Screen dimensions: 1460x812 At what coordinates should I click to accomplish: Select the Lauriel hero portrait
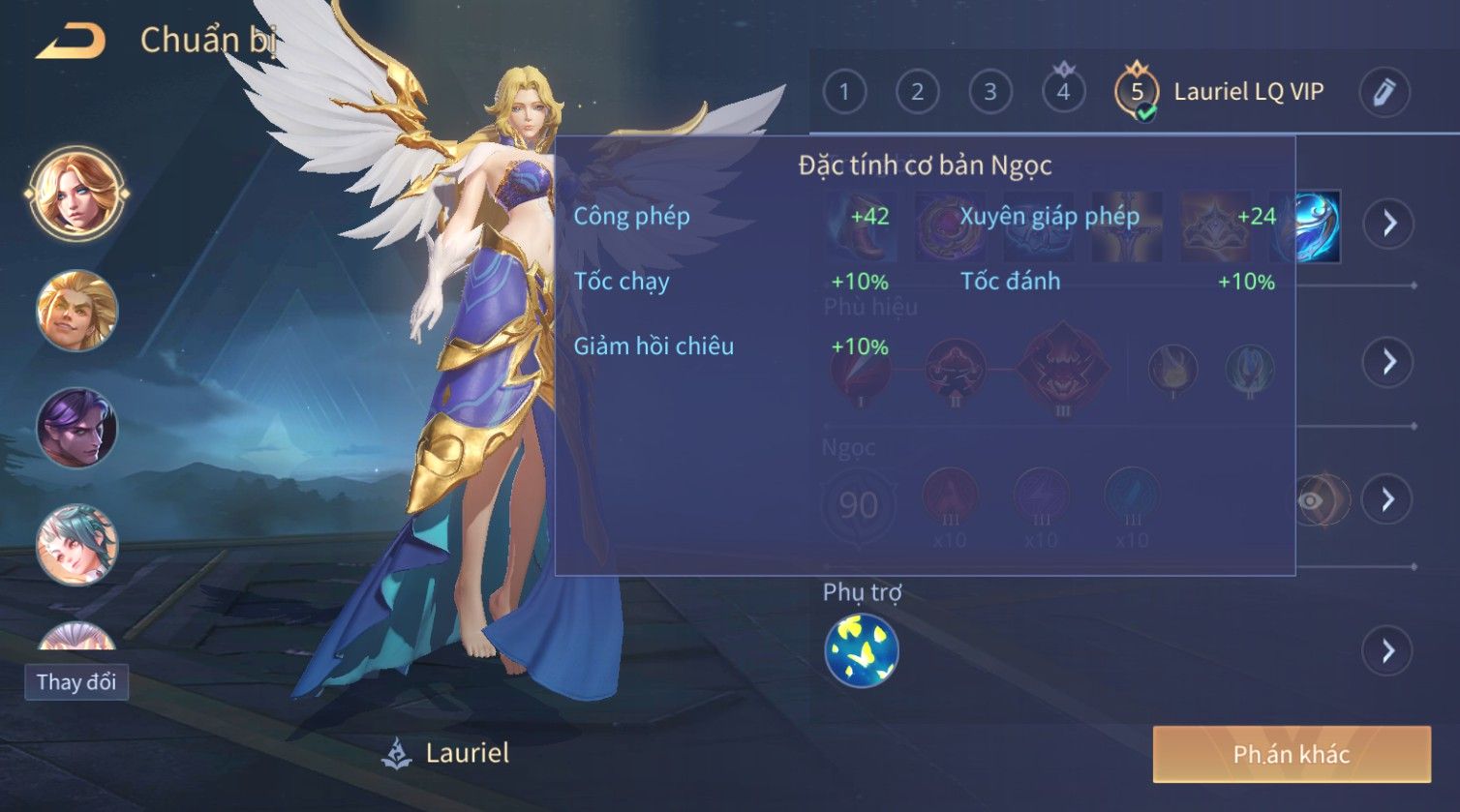point(76,193)
